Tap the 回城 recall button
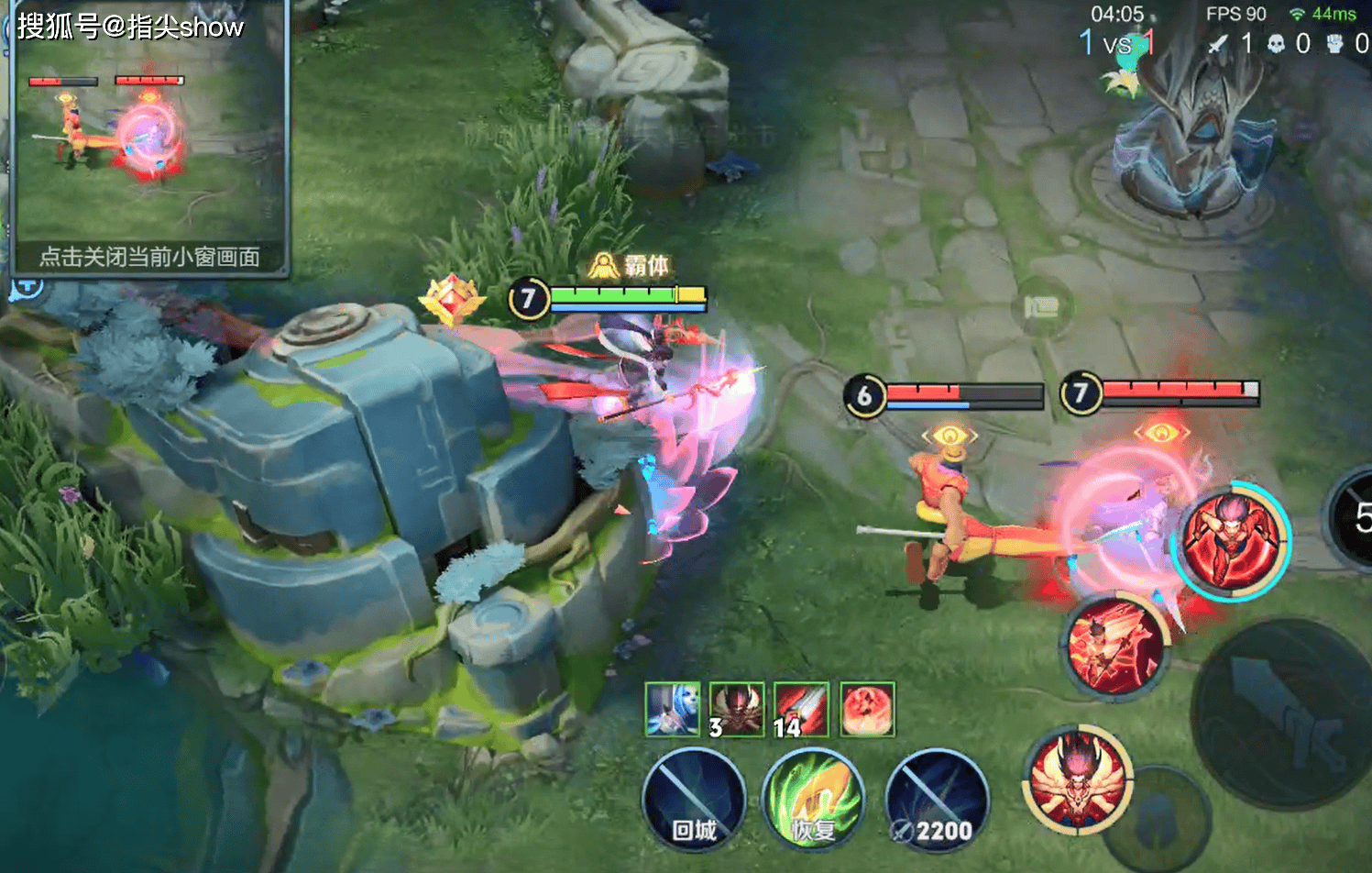The width and height of the screenshot is (1372, 873). pos(694,799)
